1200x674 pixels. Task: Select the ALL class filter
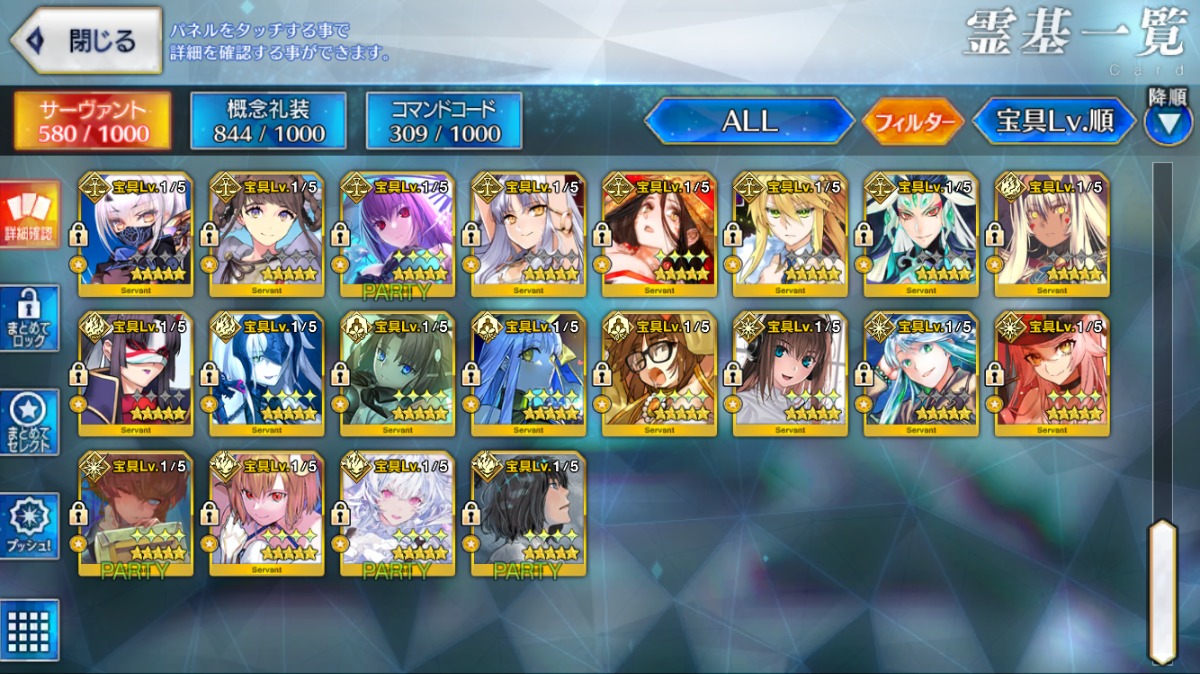[749, 121]
